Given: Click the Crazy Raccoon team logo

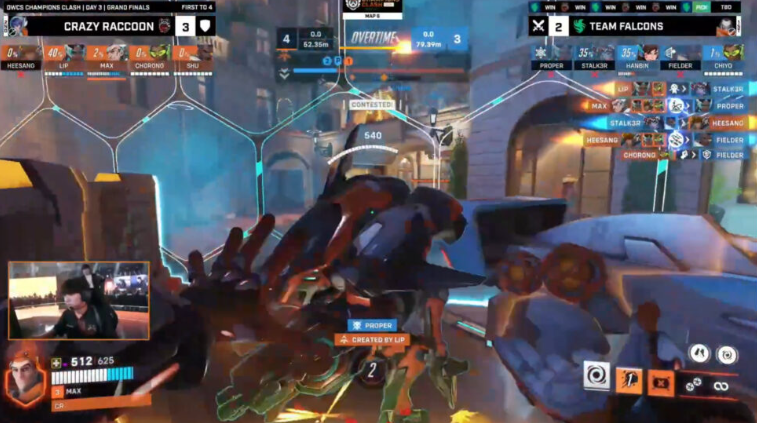Looking at the screenshot, I should (164, 26).
